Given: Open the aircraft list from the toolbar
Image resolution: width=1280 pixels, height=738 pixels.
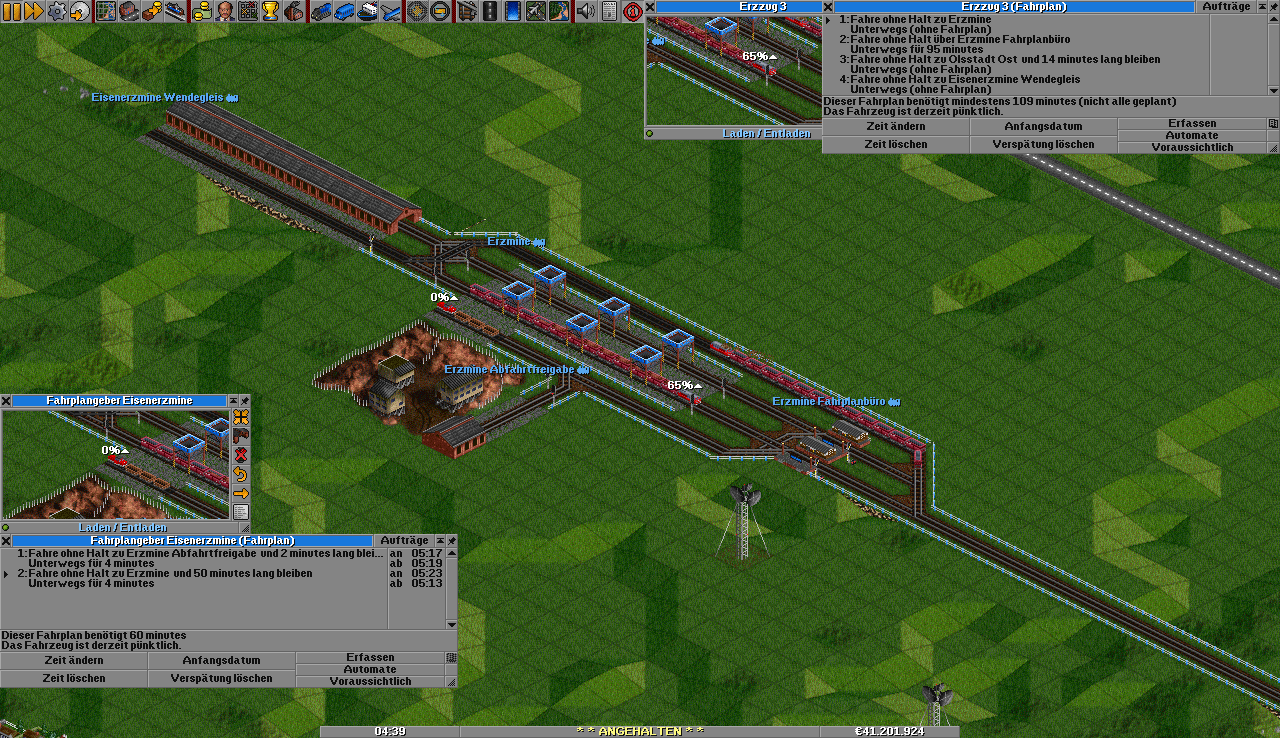Looking at the screenshot, I should tap(390, 11).
